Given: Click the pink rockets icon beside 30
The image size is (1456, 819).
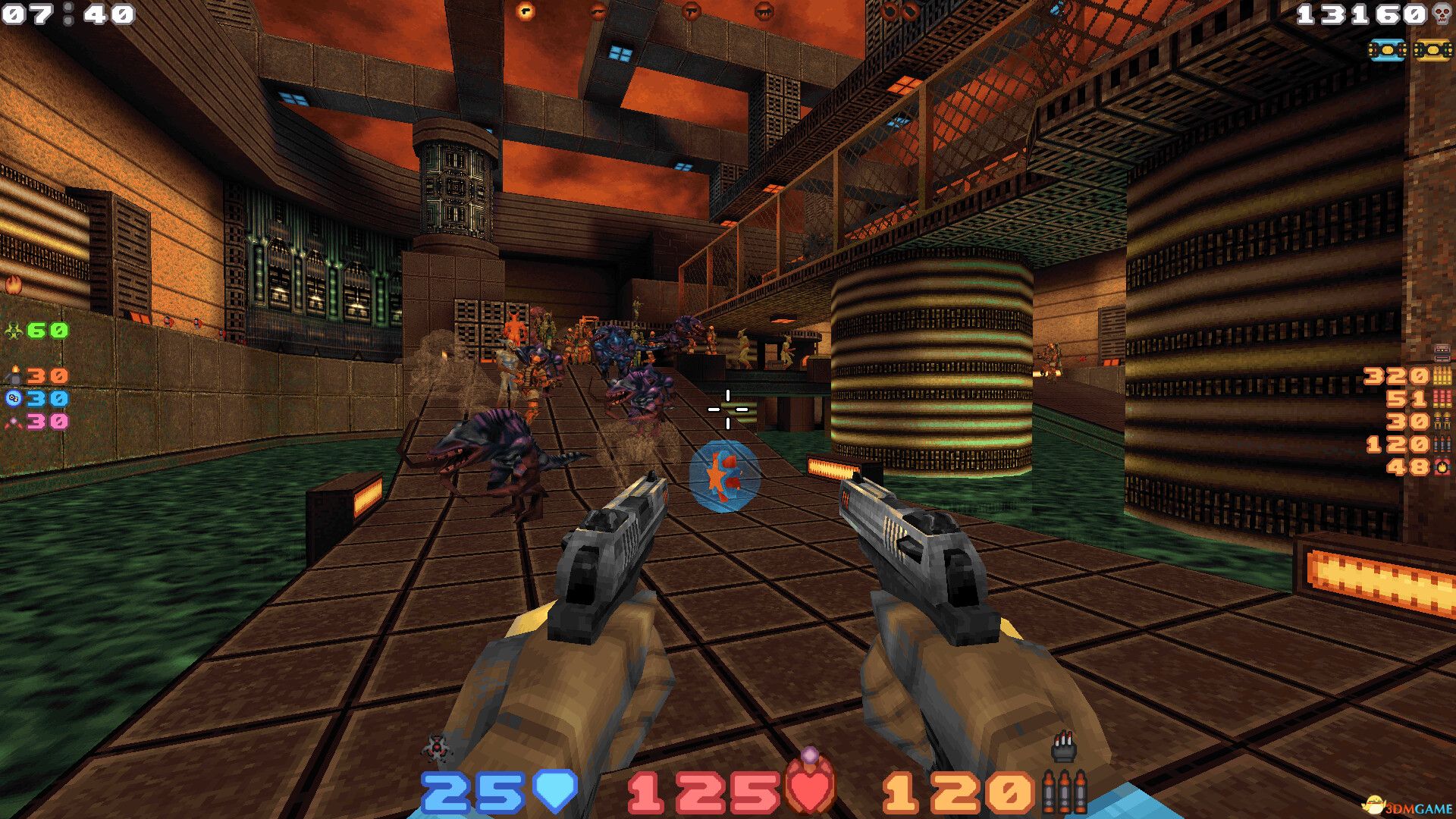Looking at the screenshot, I should [14, 423].
